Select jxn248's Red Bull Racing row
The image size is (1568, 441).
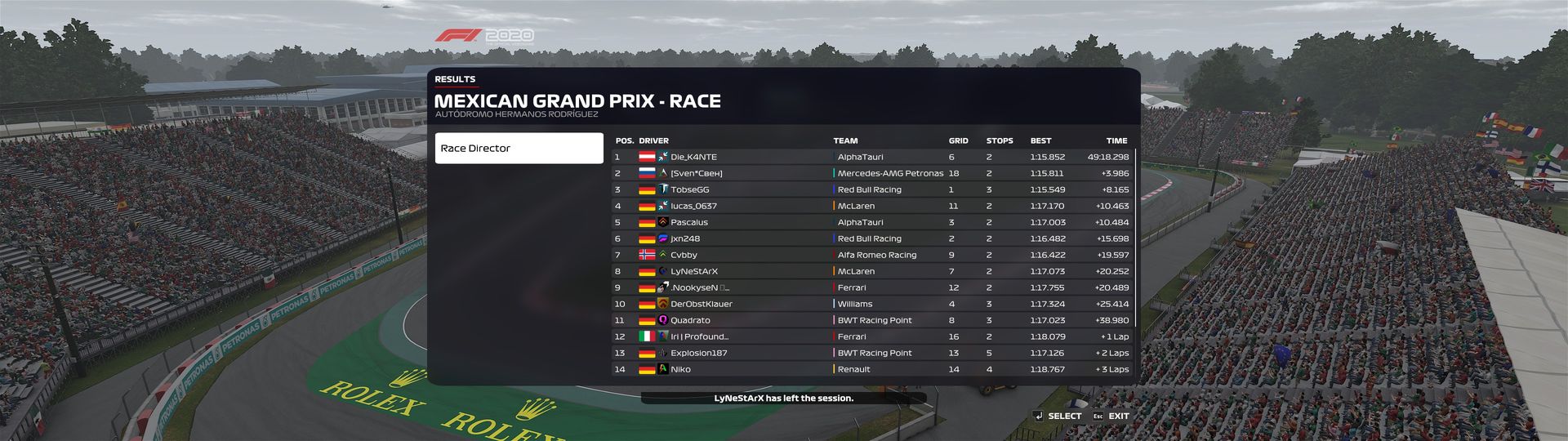pos(871,238)
